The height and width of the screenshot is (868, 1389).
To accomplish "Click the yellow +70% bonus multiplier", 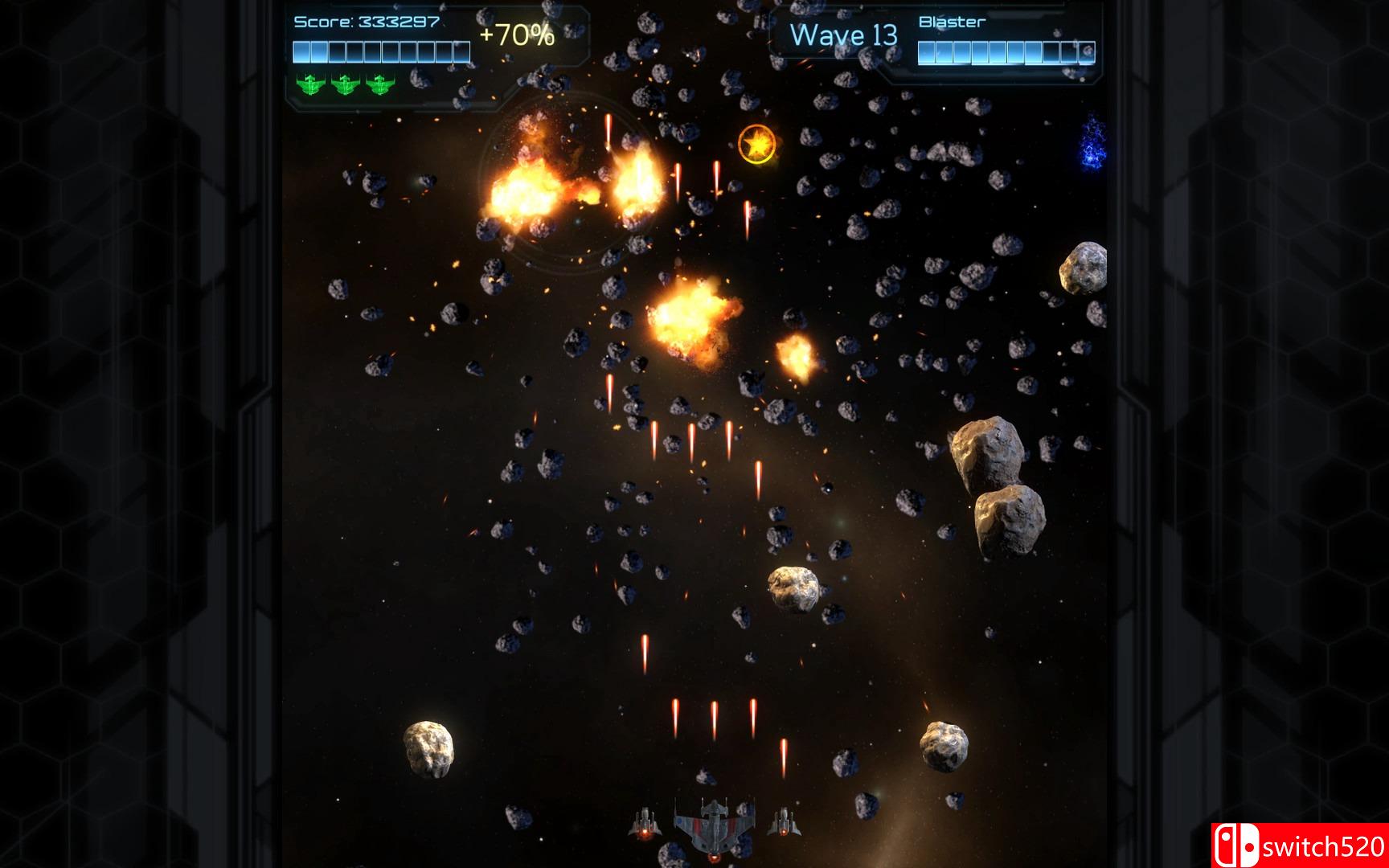I will coord(515,35).
